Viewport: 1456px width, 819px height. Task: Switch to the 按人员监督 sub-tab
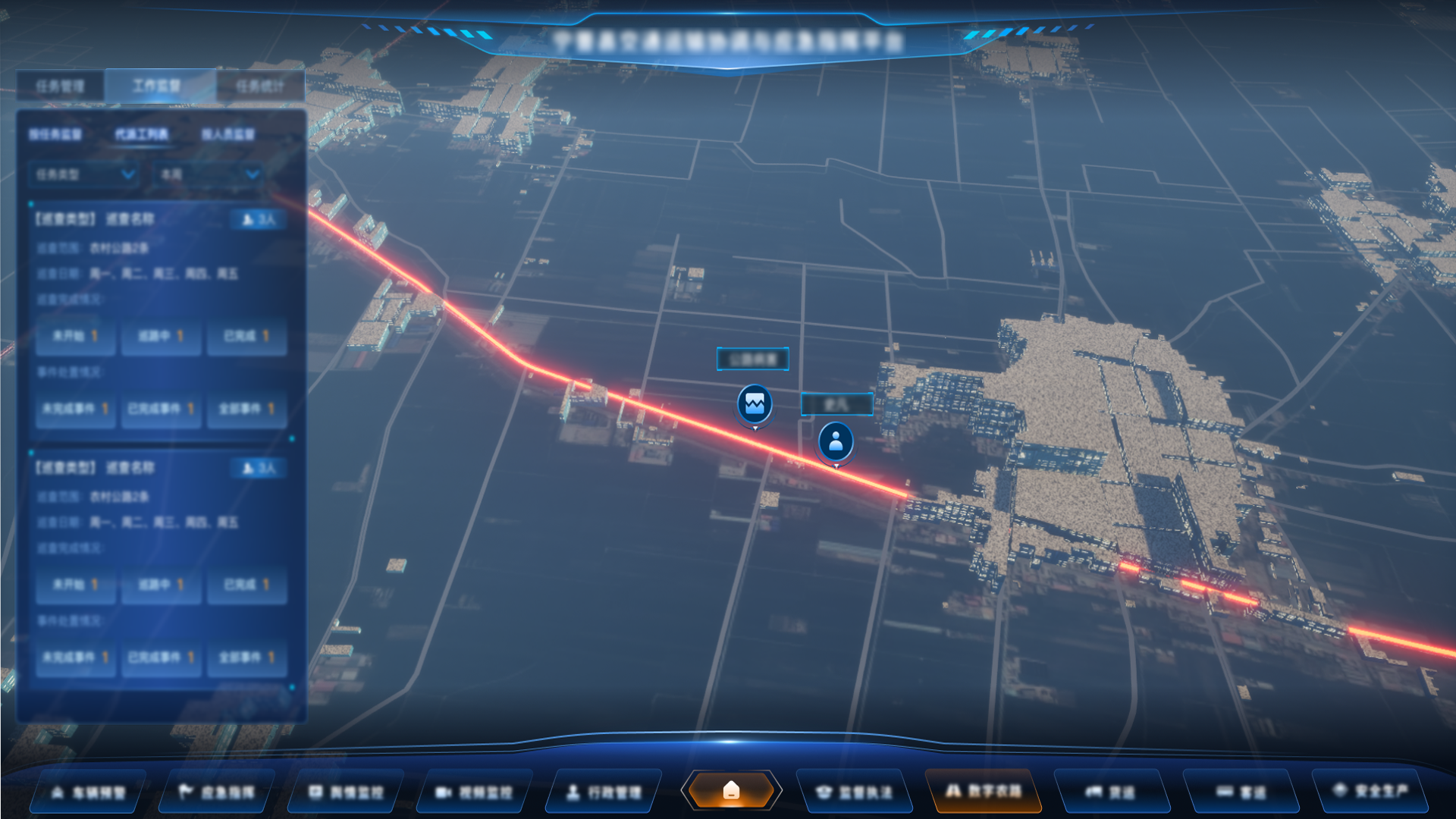click(227, 134)
